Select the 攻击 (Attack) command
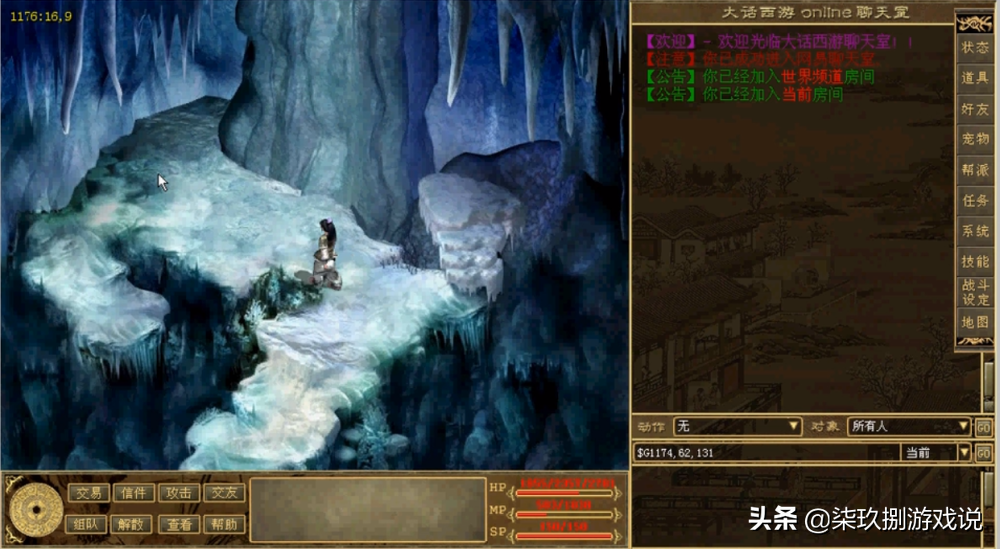 180,493
